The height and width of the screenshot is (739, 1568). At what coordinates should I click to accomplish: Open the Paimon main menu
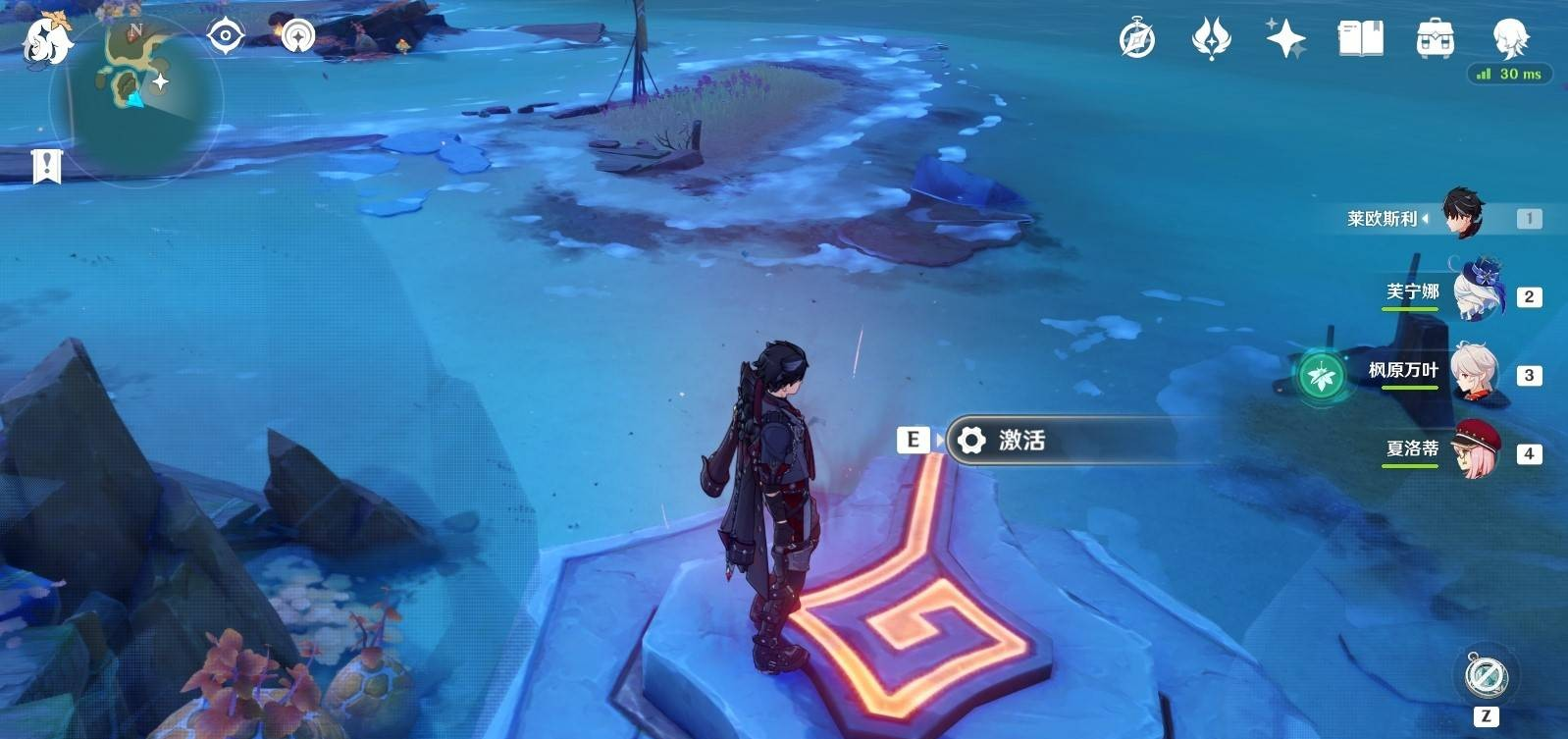point(46,41)
